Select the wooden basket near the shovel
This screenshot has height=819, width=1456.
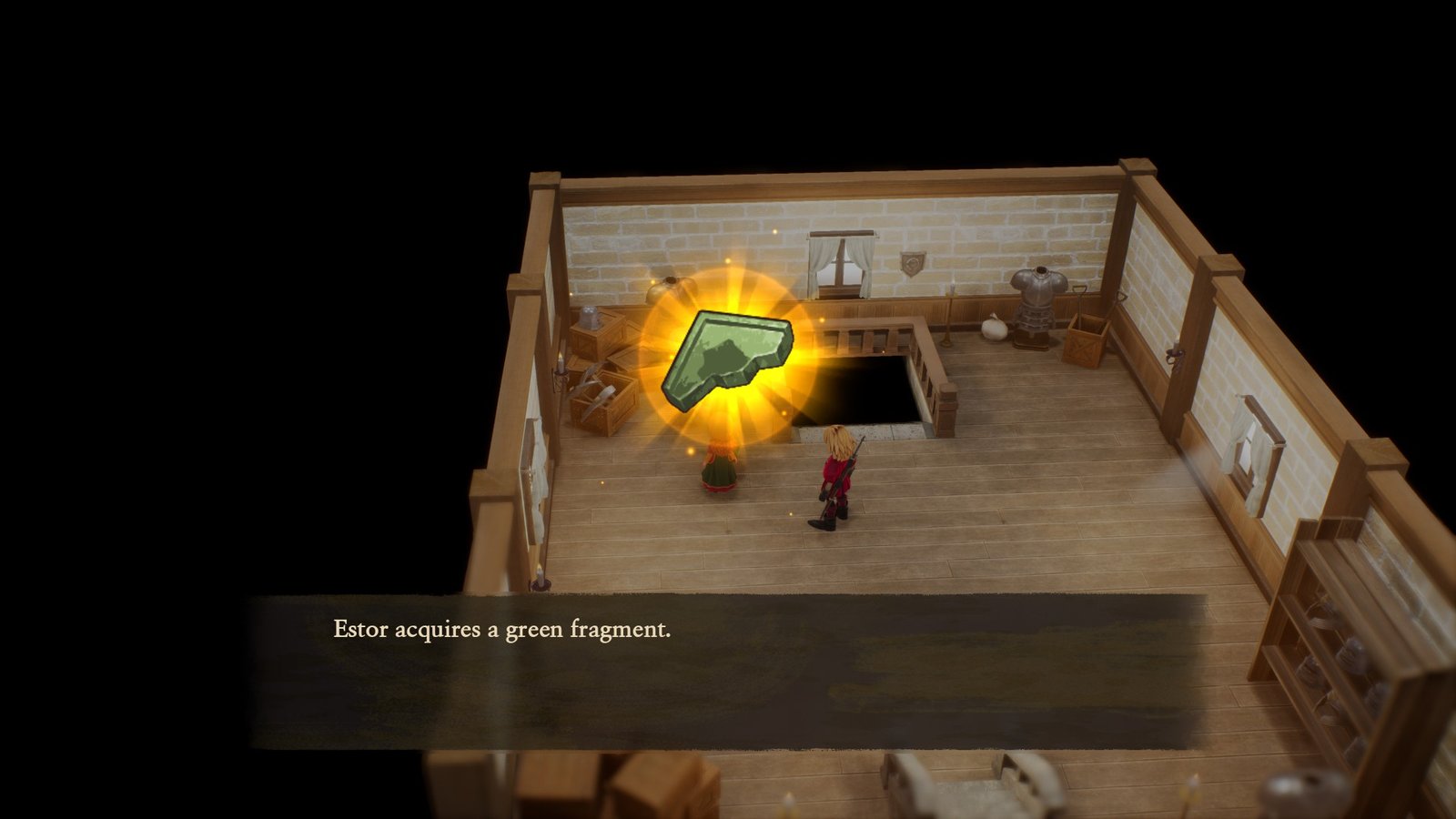(1086, 346)
